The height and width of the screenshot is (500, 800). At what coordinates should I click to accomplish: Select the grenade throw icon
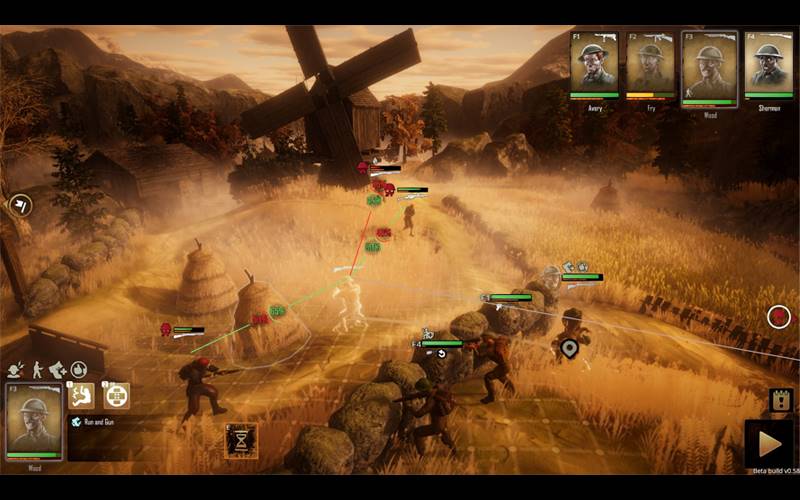78,369
